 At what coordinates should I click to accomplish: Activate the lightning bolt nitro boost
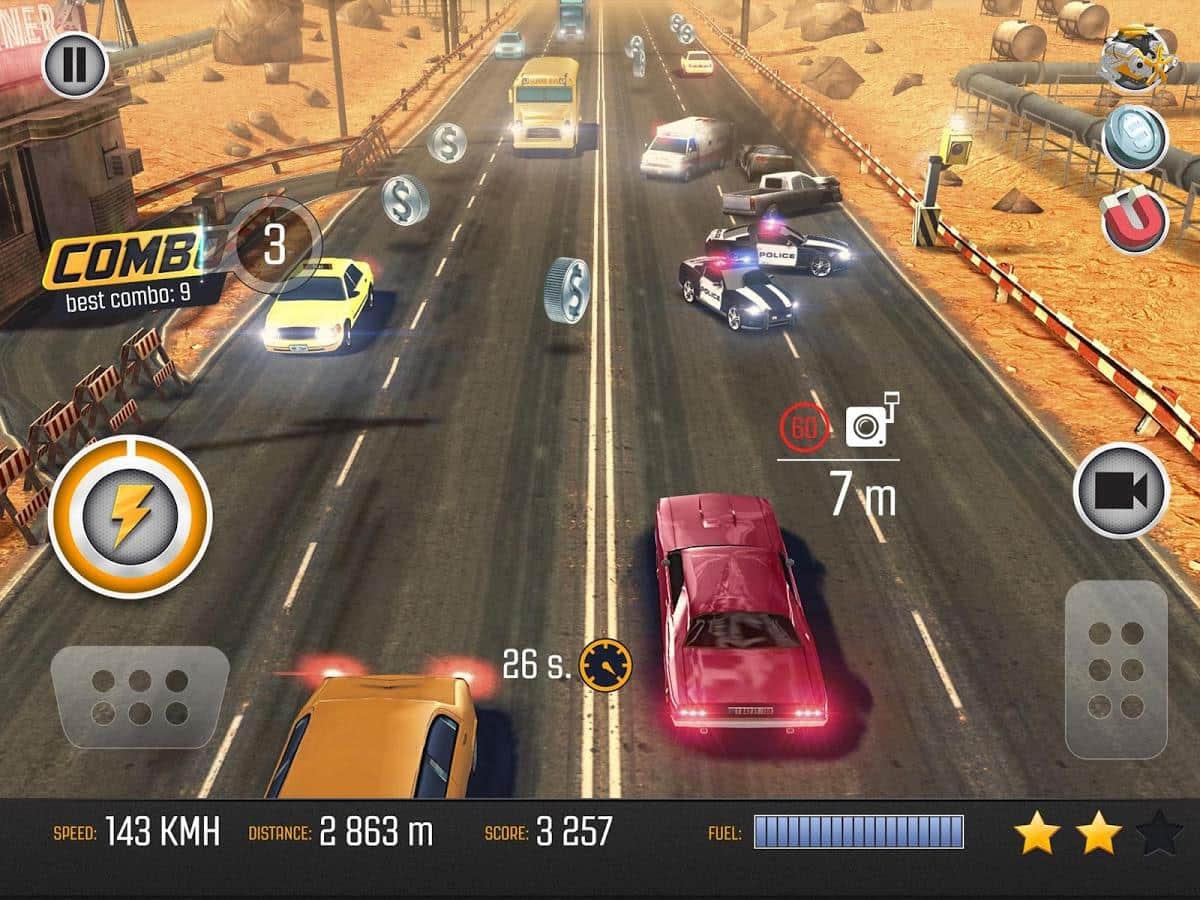[x=130, y=516]
